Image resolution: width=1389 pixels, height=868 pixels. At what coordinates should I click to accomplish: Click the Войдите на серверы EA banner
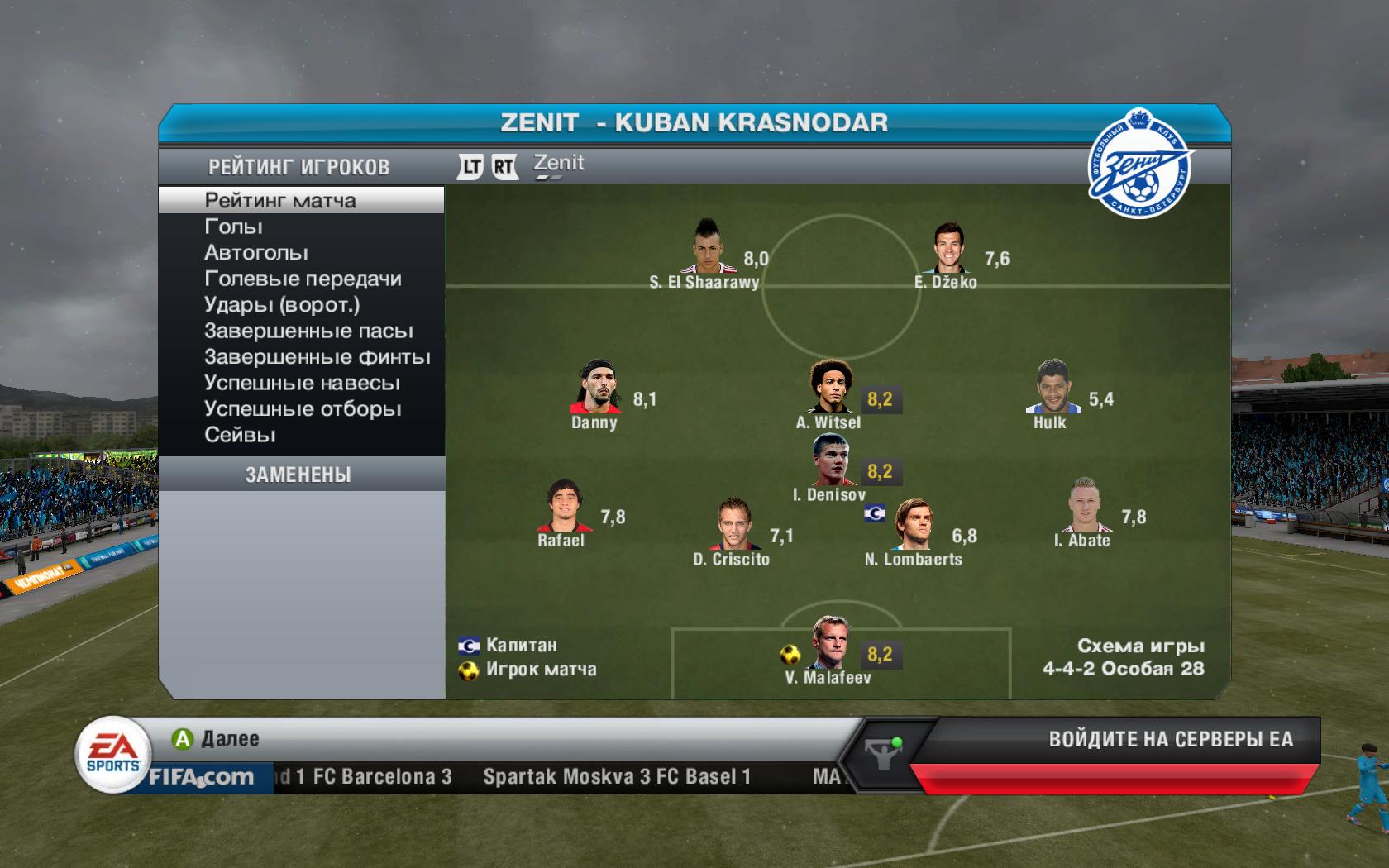pyautogui.click(x=1170, y=740)
